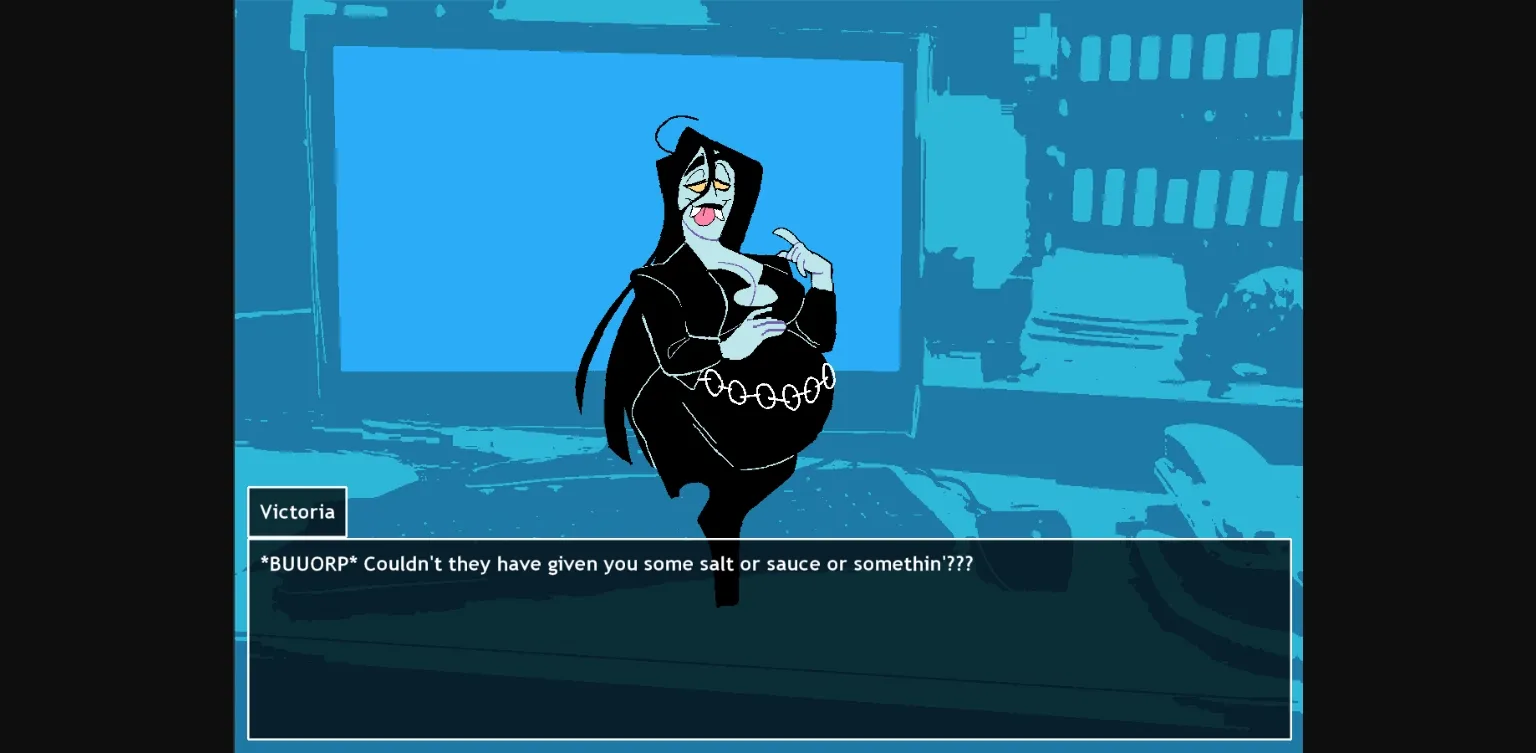Click the bright blue monitor screen
Screen dimensions: 1536x753
[x=480, y=200]
